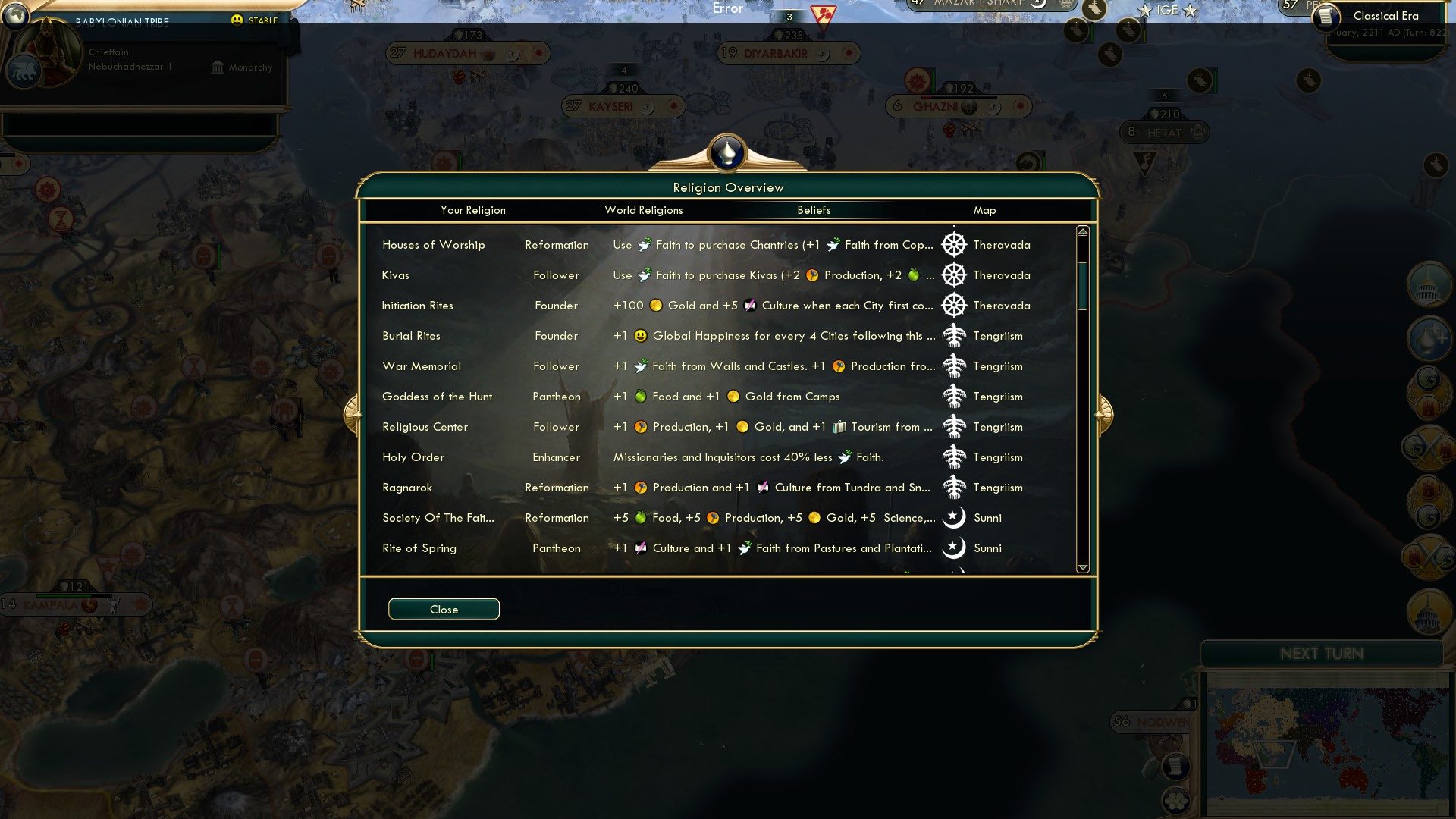Image resolution: width=1456 pixels, height=819 pixels.
Task: Select Nebuchadnezzar II's leader portrait
Action: pyautogui.click(x=45, y=53)
